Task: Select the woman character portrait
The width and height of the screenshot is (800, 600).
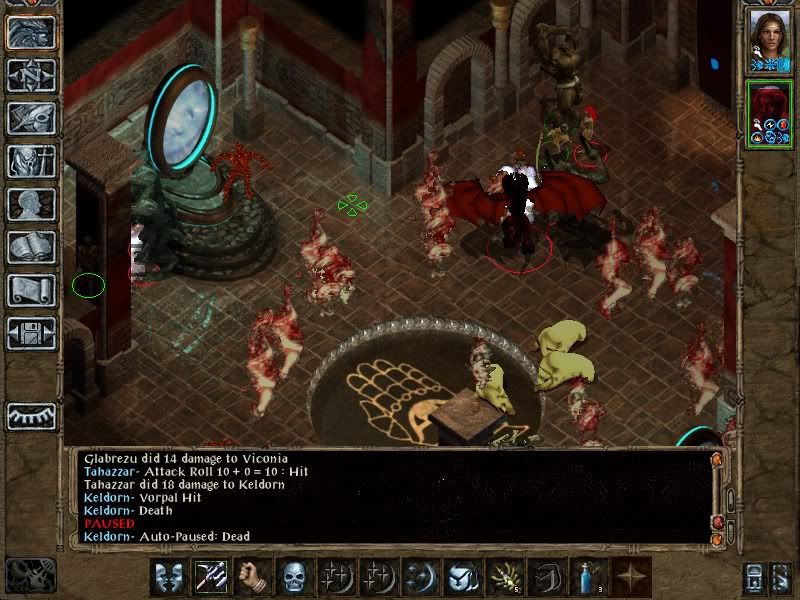Action: click(x=772, y=38)
